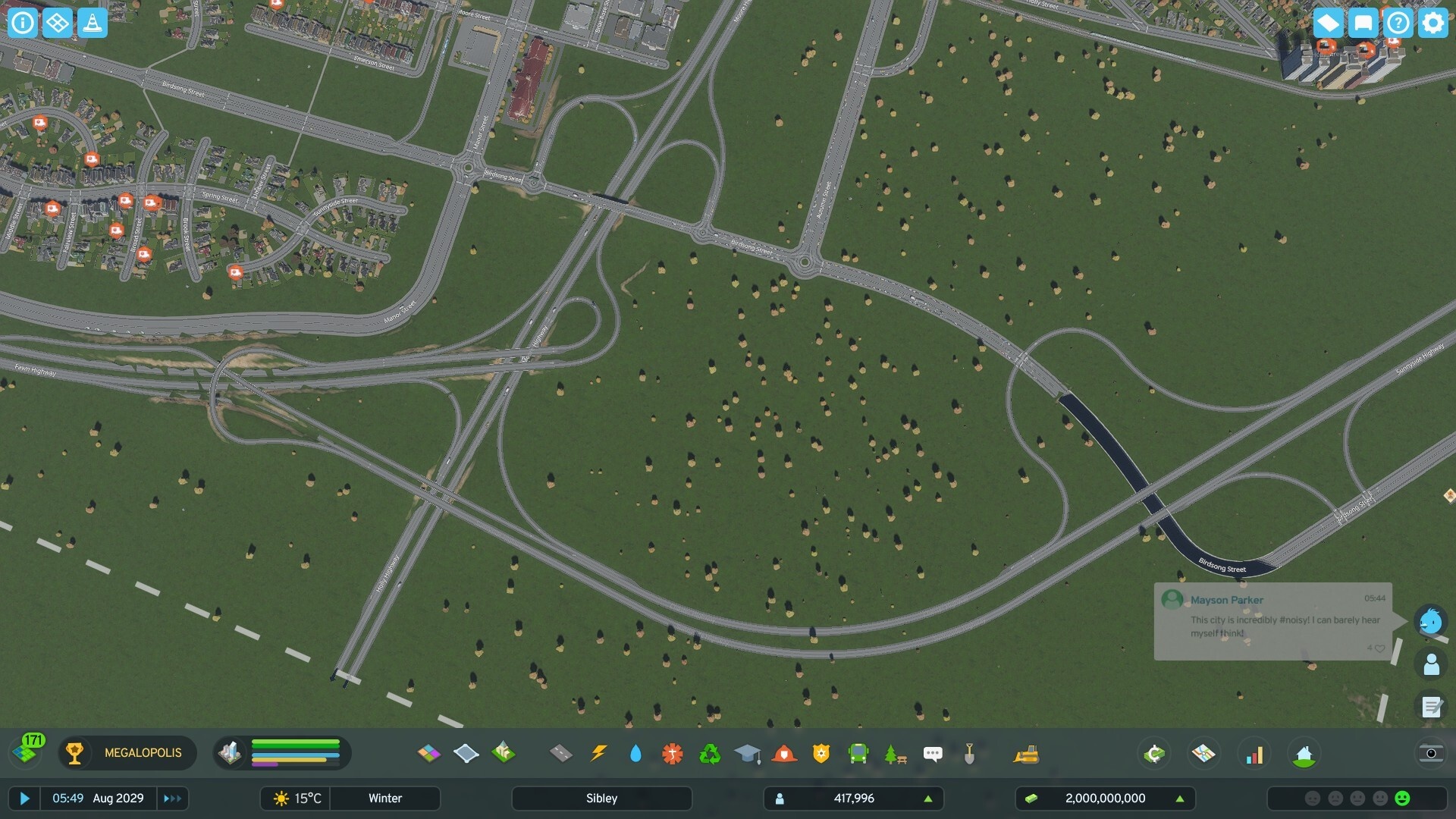Open the Roads build menu
1456x819 pixels.
tap(560, 753)
